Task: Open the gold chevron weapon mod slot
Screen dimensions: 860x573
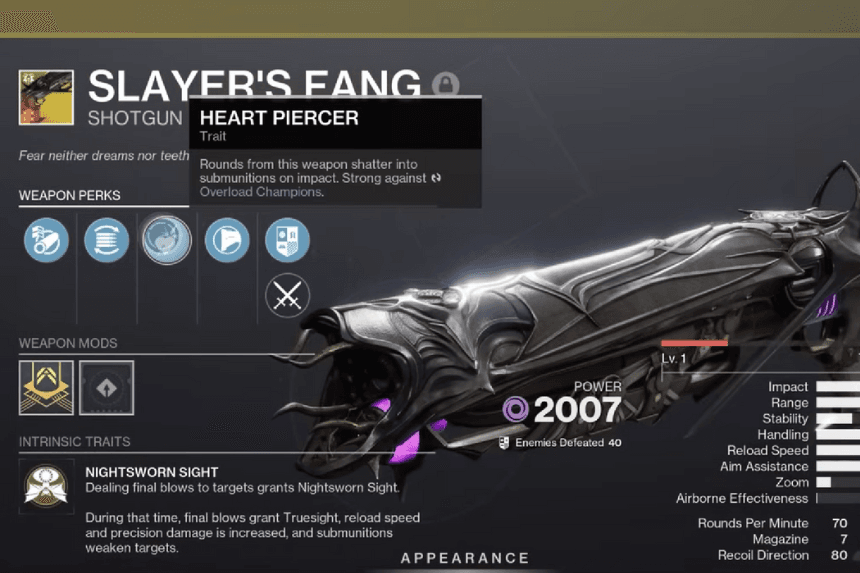Action: 46,387
